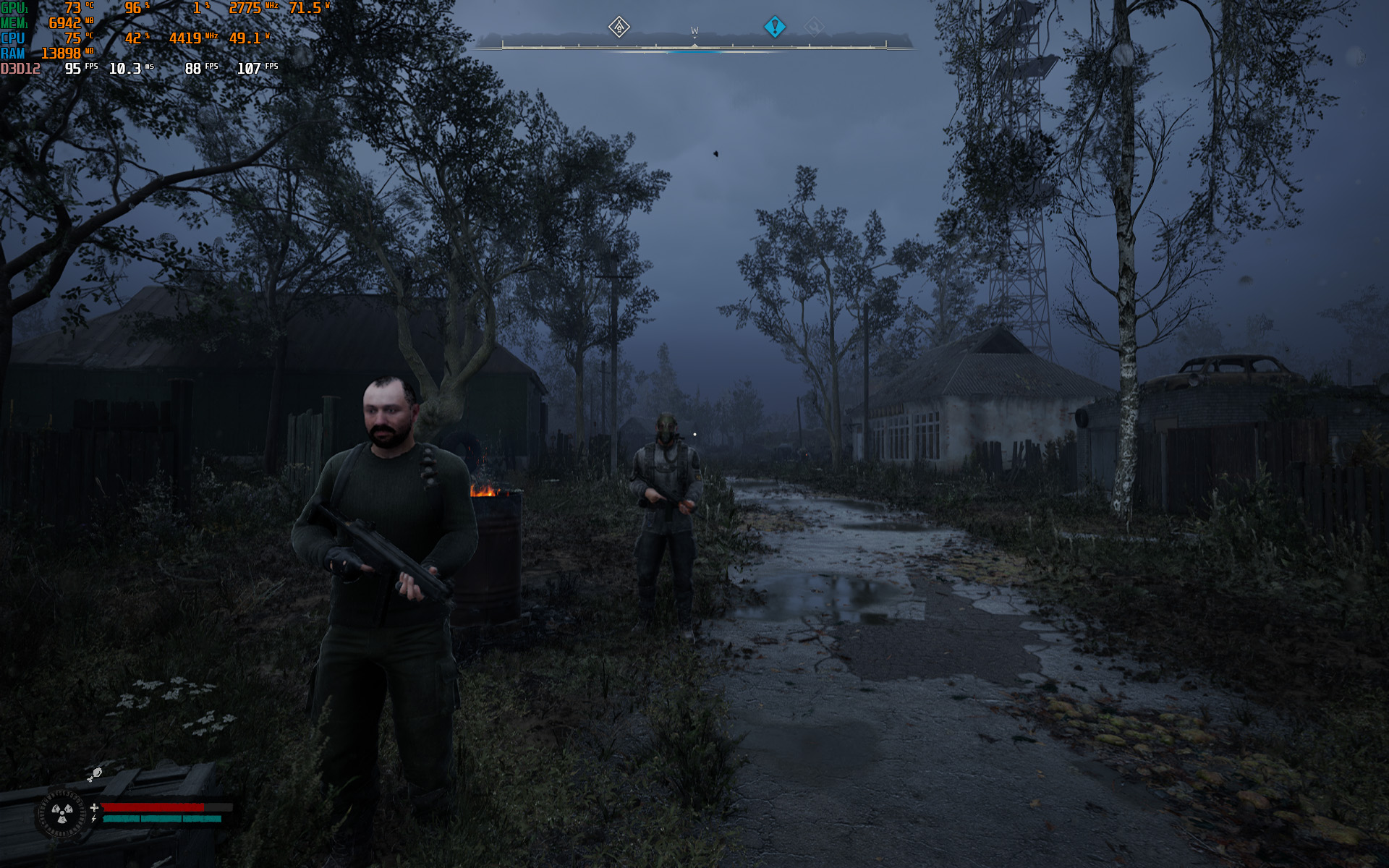Click the hunger drumstick status icon

pos(95,775)
